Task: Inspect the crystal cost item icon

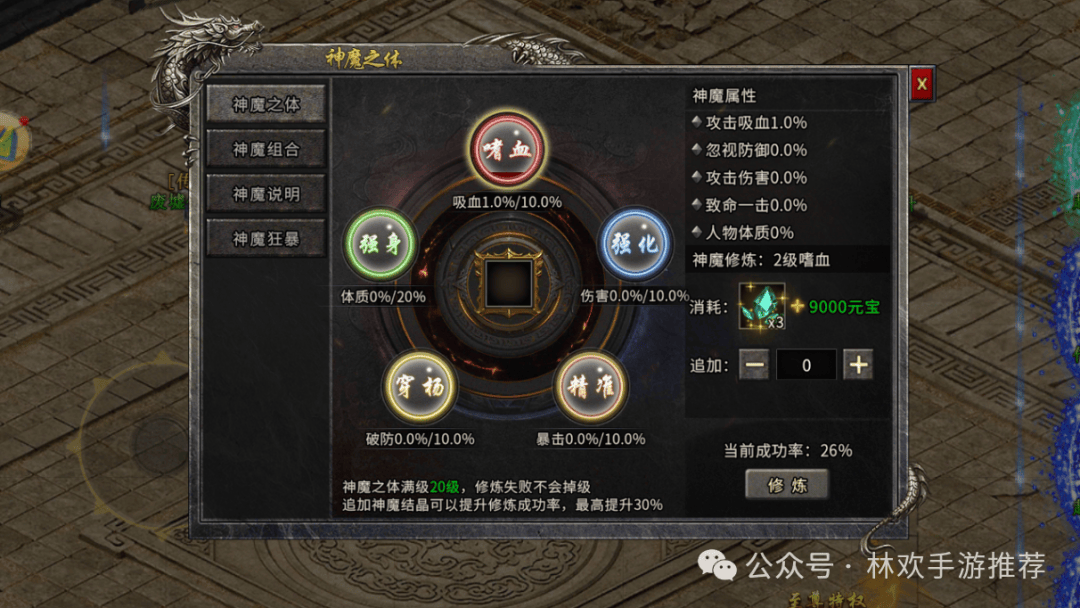Action: [x=762, y=305]
